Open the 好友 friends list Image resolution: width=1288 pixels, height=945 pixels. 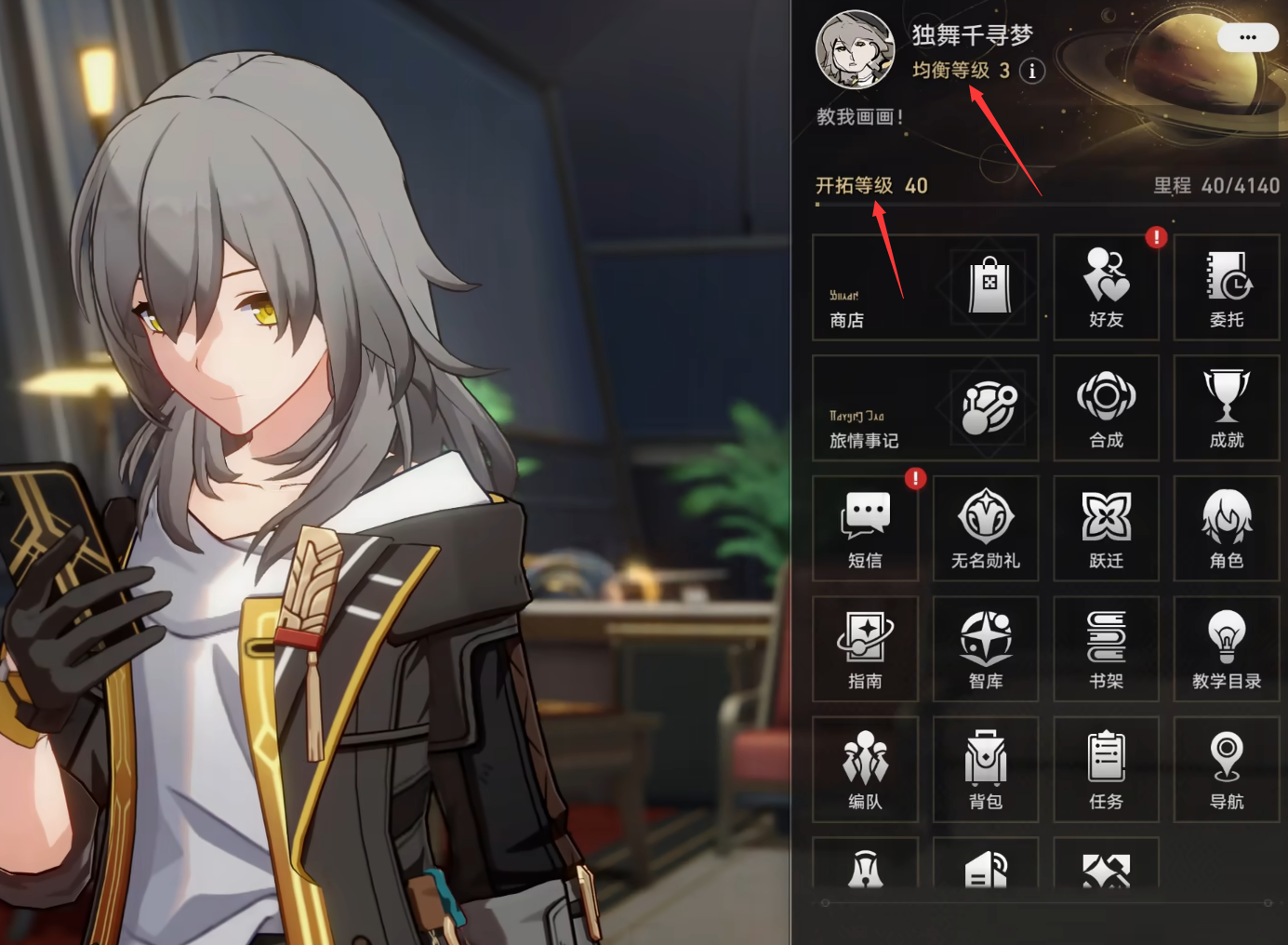[x=1106, y=287]
